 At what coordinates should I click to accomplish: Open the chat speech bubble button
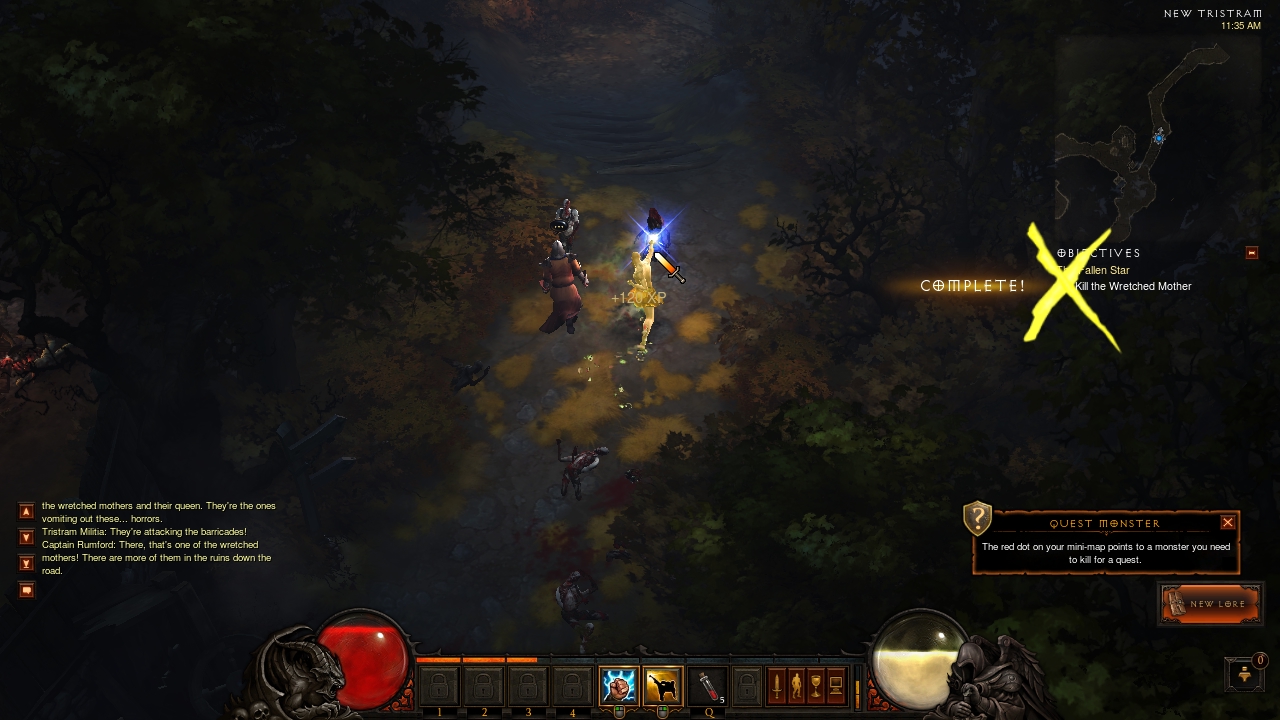[x=27, y=590]
